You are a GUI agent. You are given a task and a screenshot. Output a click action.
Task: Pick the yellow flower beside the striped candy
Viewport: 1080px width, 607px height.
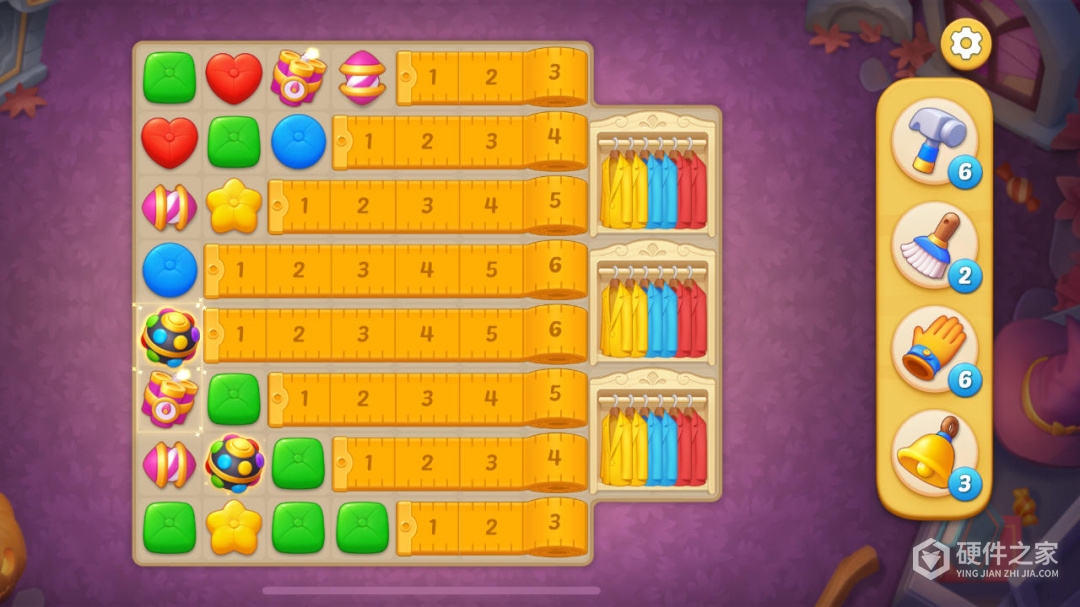[x=233, y=205]
